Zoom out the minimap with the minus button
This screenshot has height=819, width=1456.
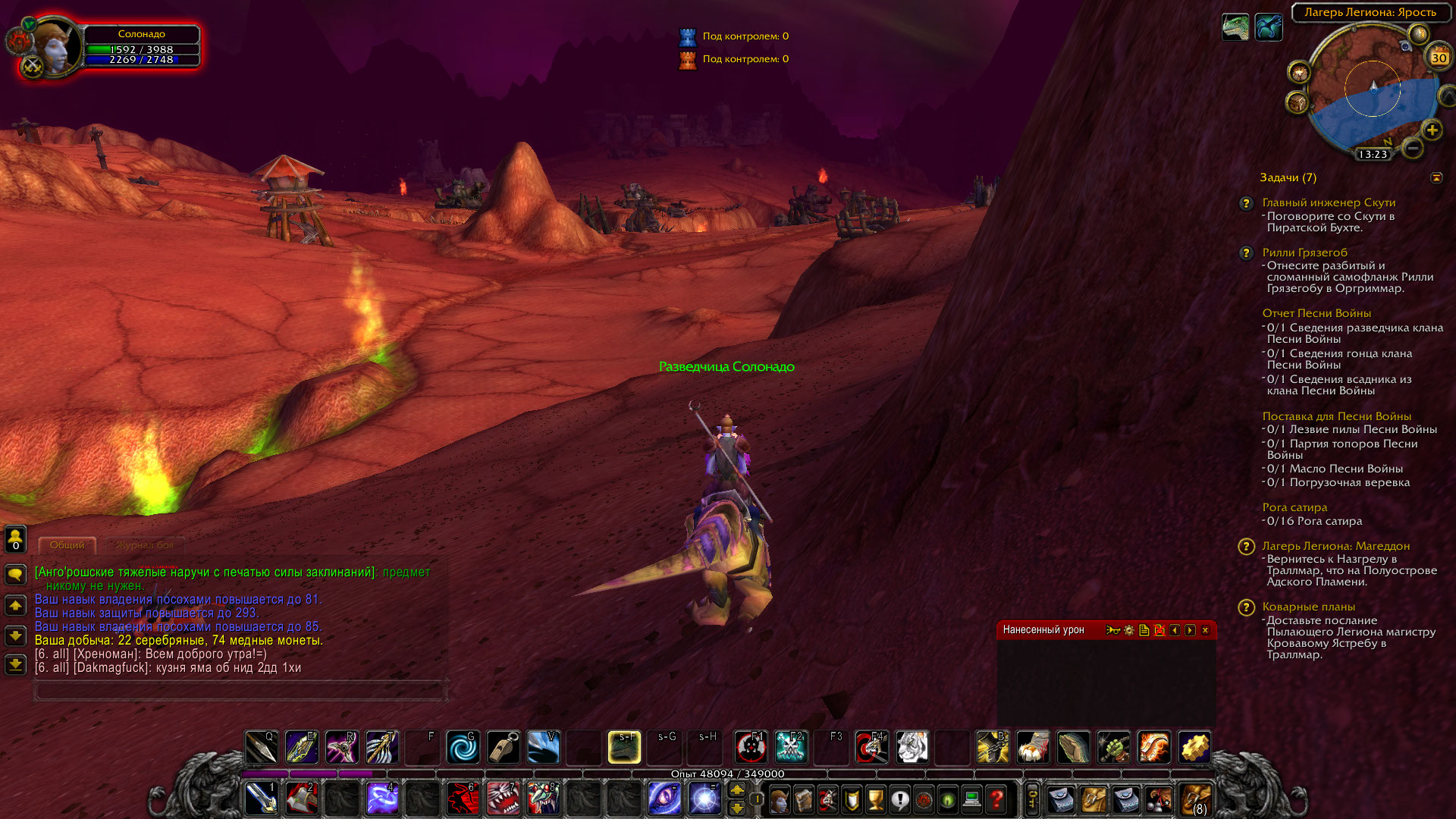1412,149
